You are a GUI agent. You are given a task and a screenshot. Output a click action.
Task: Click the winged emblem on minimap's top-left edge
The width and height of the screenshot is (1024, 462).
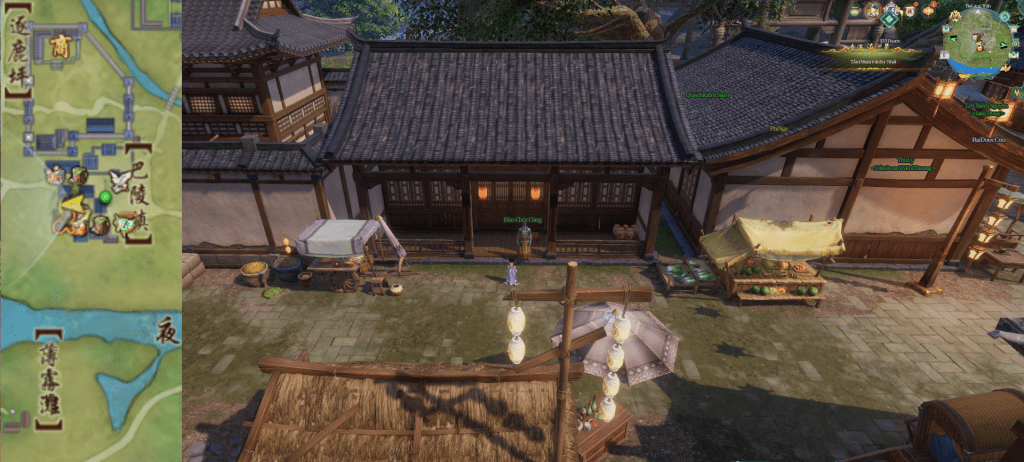pos(956,17)
